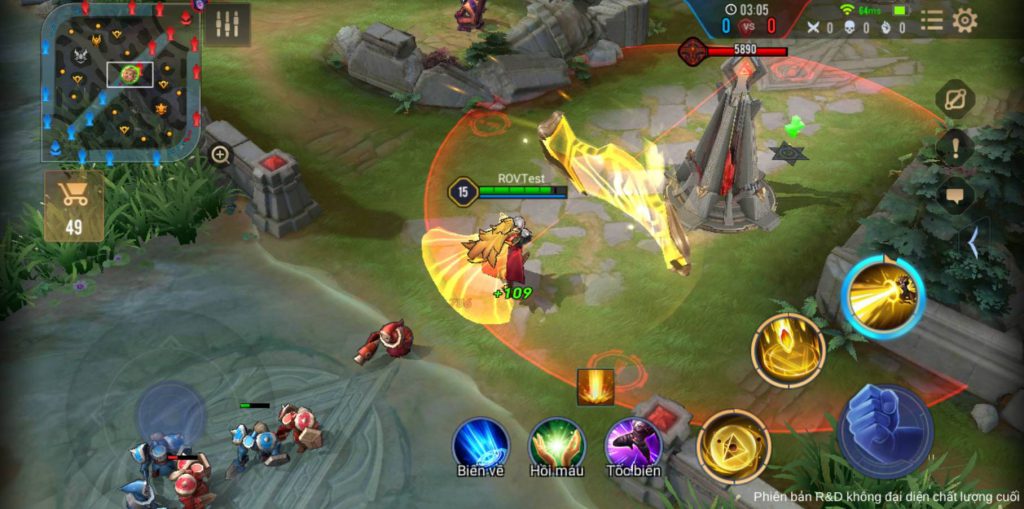
Task: Touch the virtual movement joystick
Action: point(170,410)
